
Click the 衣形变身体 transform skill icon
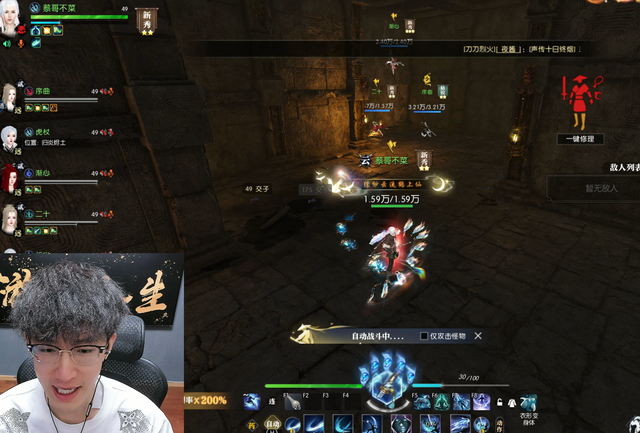point(527,404)
